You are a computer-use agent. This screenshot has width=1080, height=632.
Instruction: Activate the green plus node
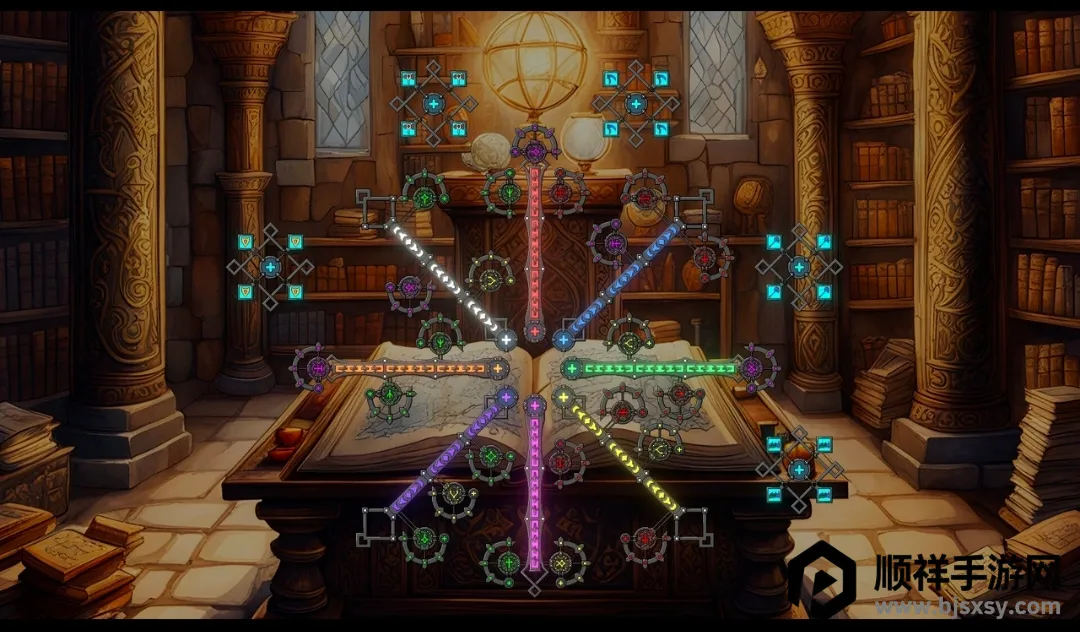coord(572,369)
